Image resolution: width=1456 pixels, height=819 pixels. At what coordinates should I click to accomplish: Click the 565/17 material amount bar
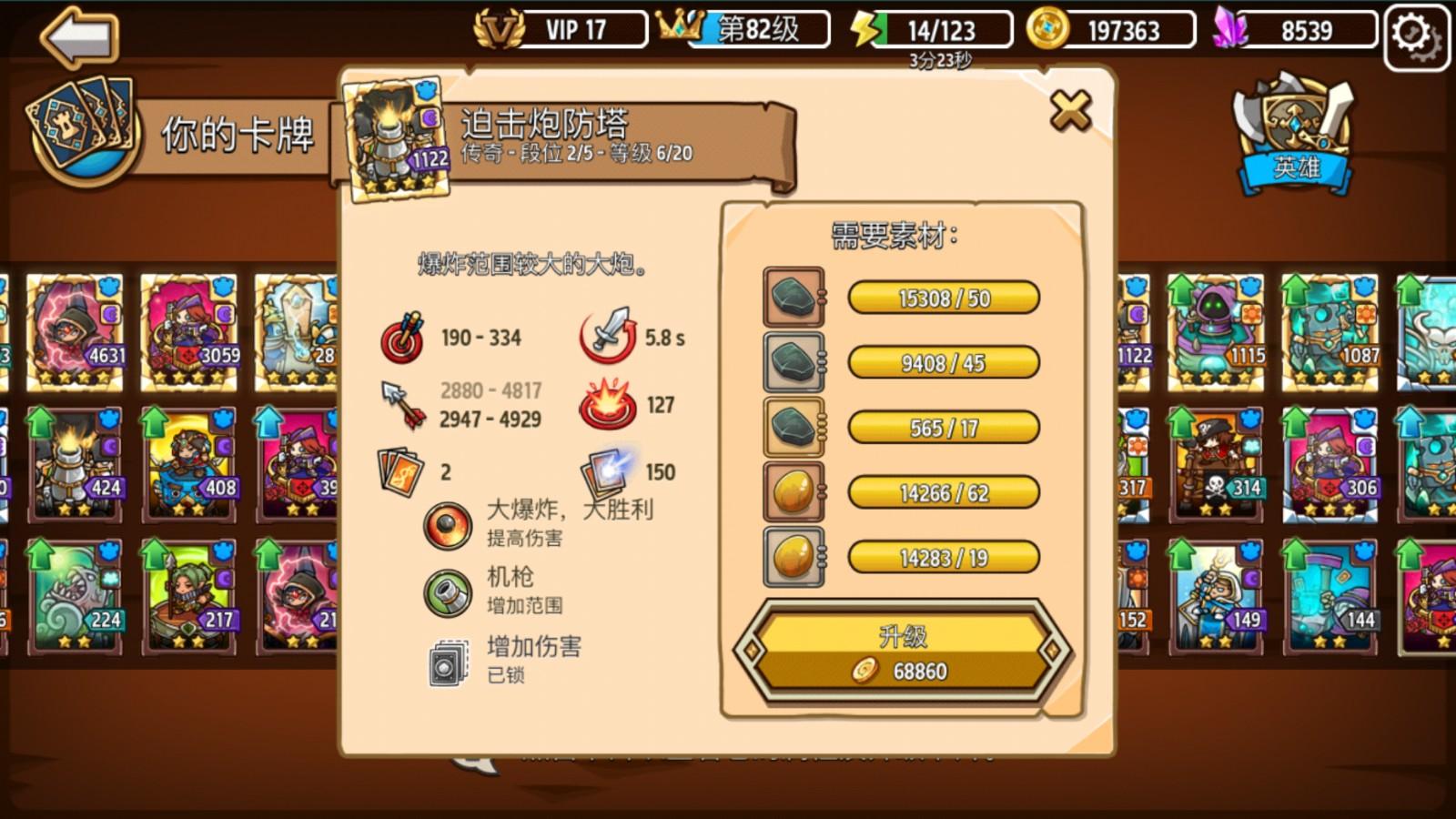click(943, 428)
